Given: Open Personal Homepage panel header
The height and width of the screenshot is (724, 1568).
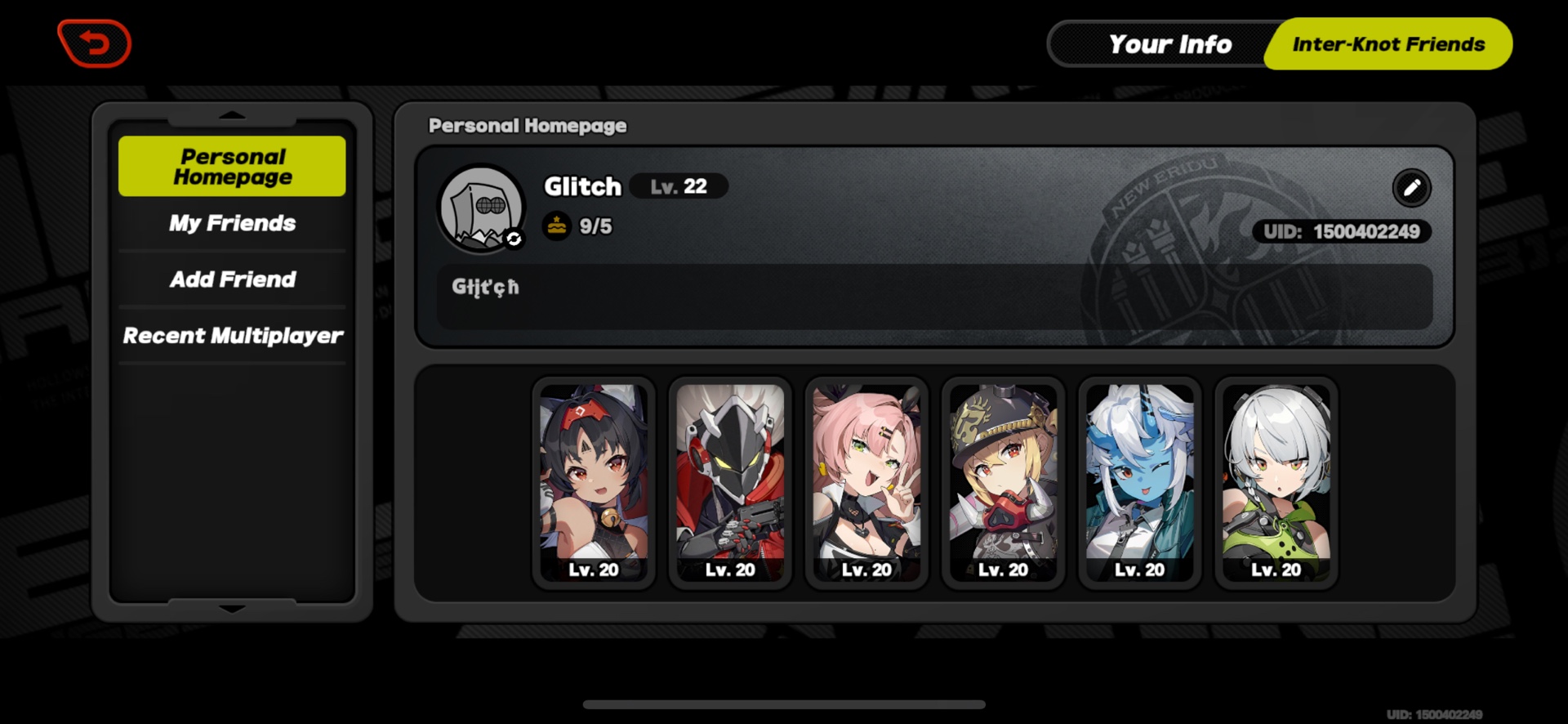Looking at the screenshot, I should (528, 126).
